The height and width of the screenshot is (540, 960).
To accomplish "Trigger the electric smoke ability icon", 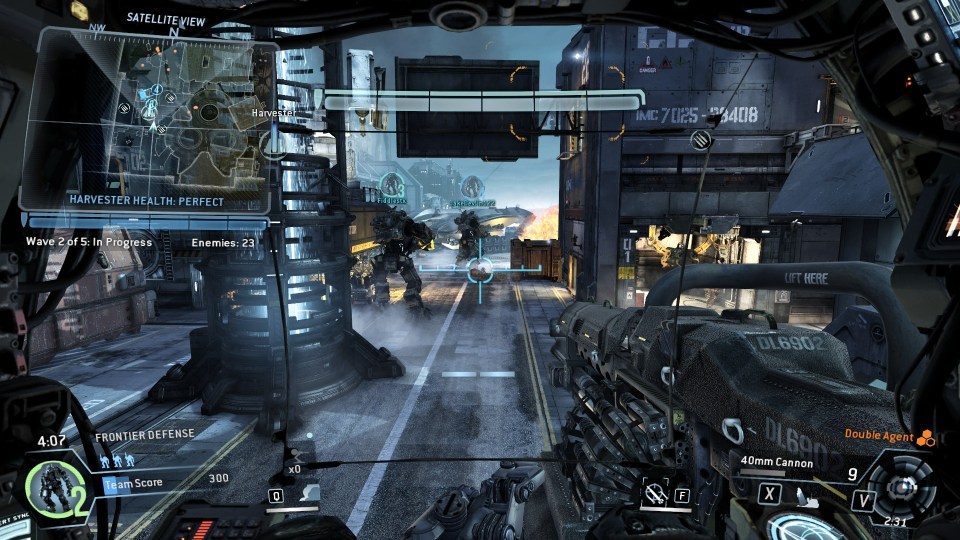I will click(x=656, y=492).
